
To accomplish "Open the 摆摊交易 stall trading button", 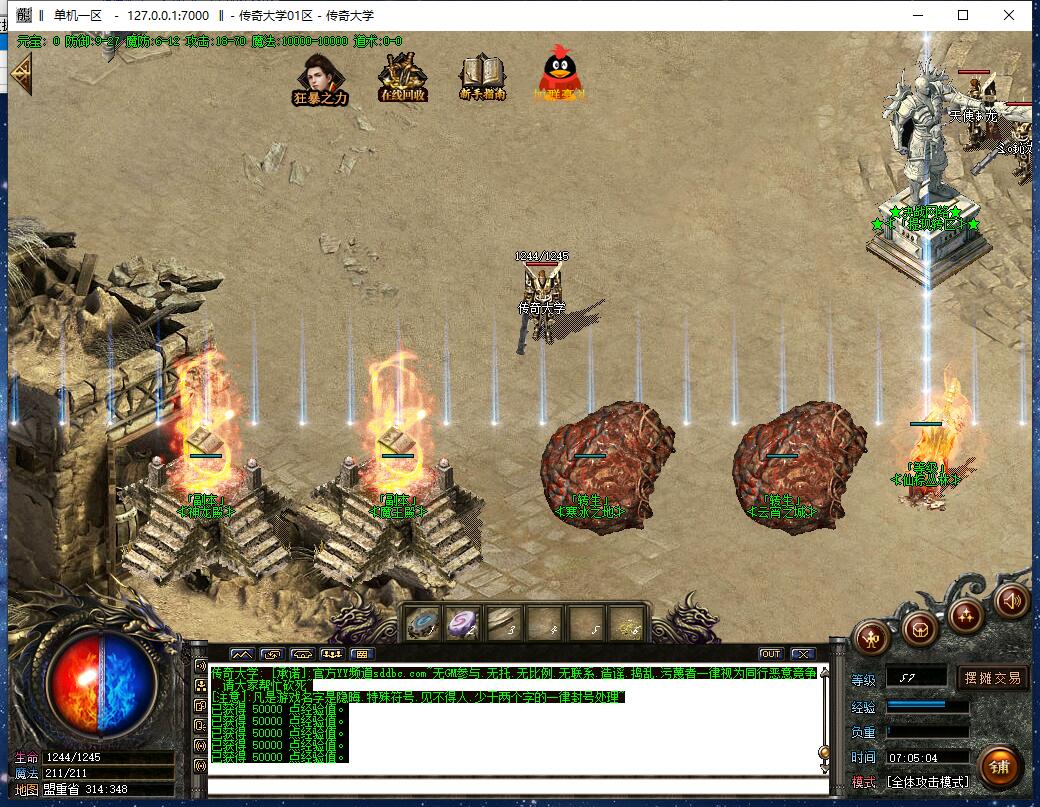I will pyautogui.click(x=993, y=678).
